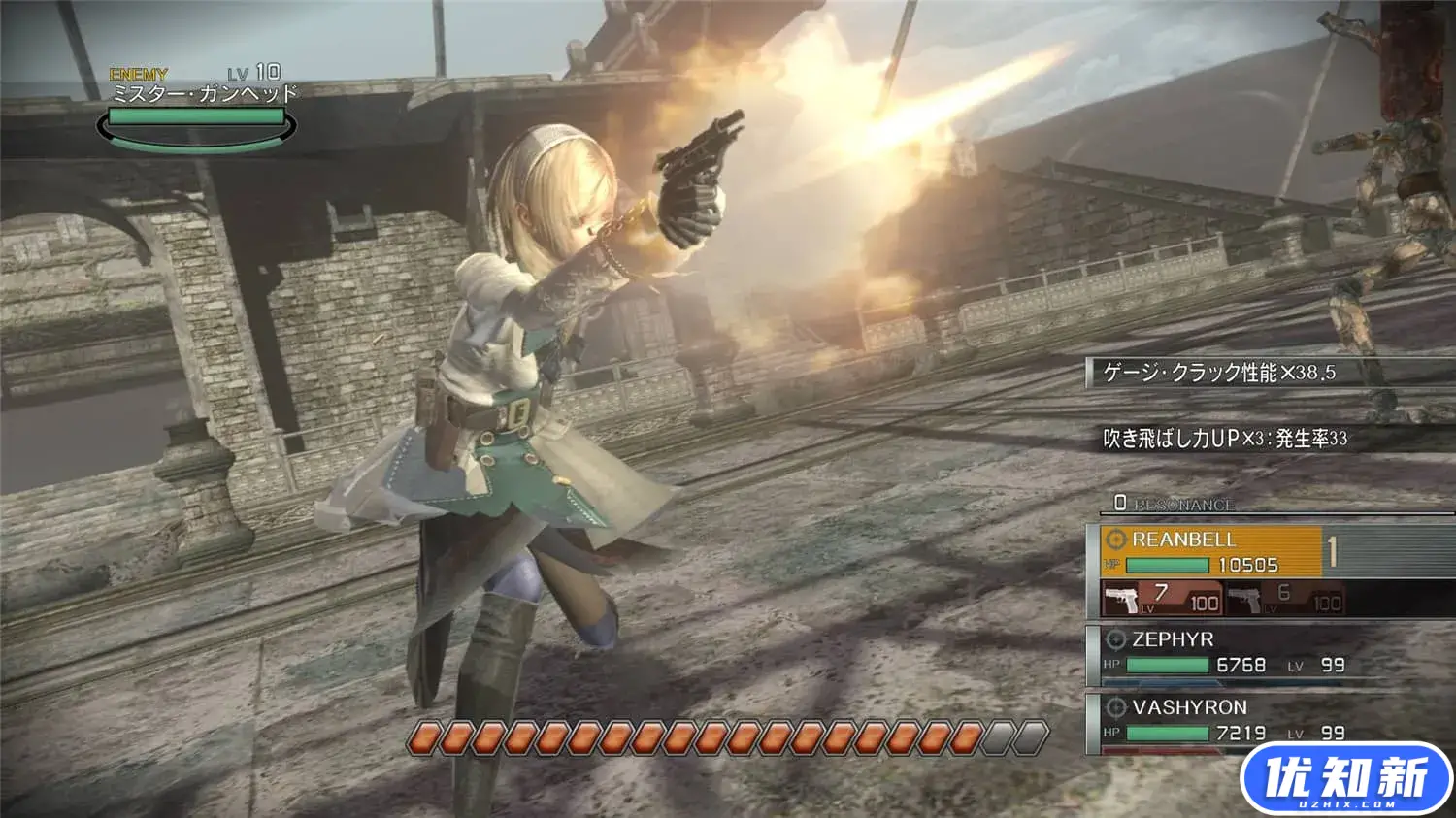Select the REANBELL party member panel

[1210, 551]
